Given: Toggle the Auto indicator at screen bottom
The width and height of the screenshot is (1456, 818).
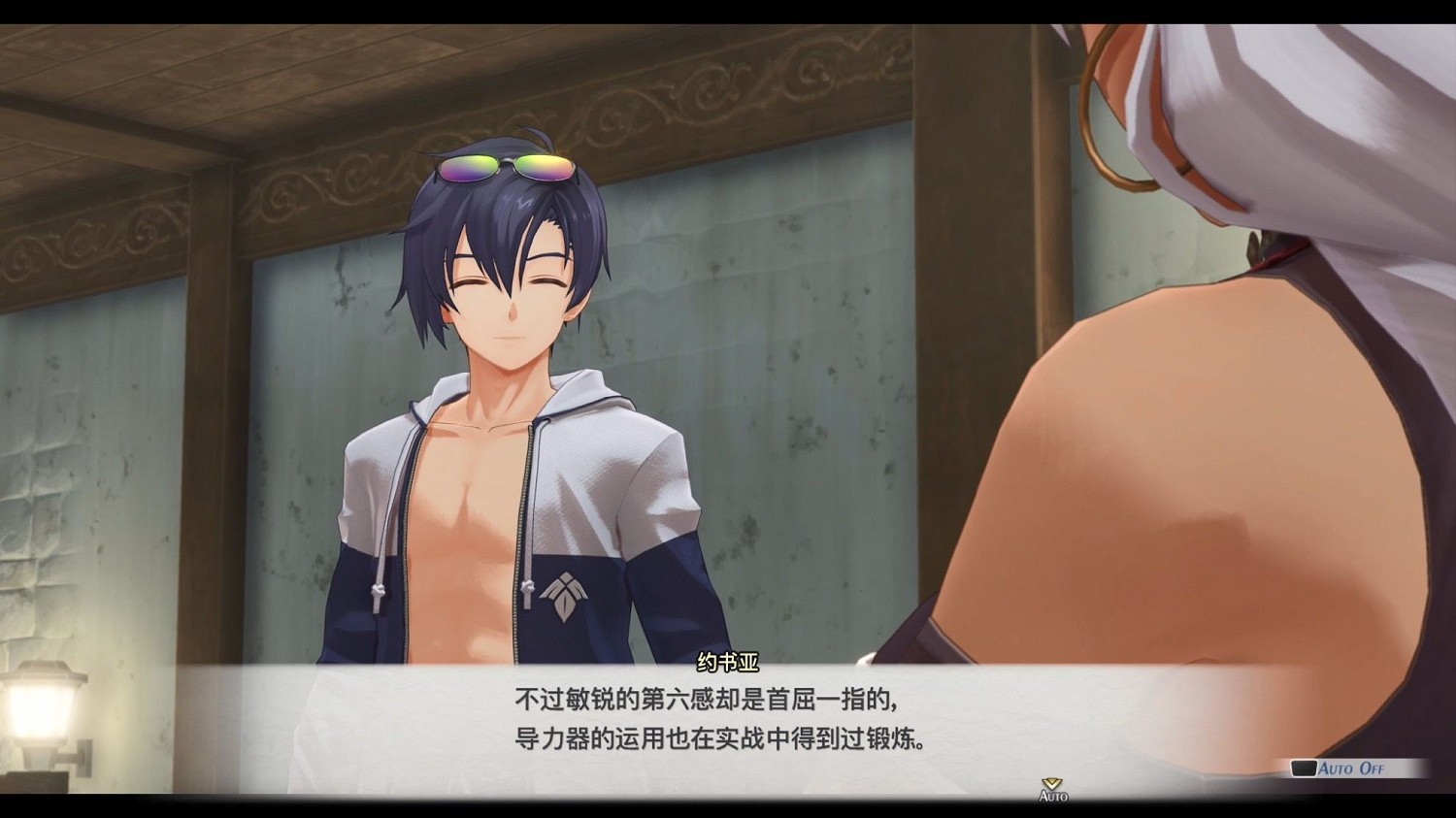Looking at the screenshot, I should tap(1053, 796).
